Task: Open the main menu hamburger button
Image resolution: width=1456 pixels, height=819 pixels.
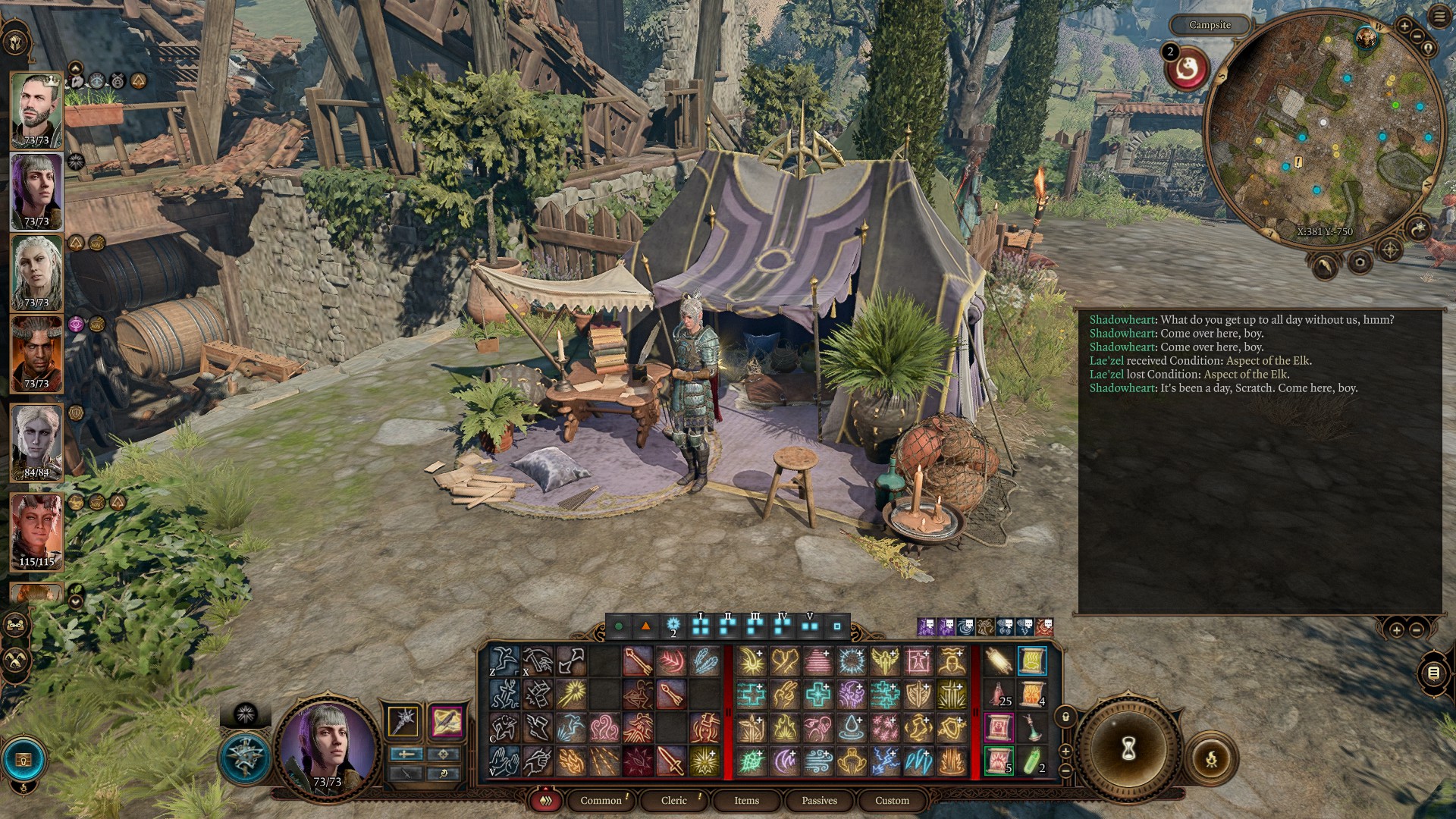Action: pos(1439,17)
